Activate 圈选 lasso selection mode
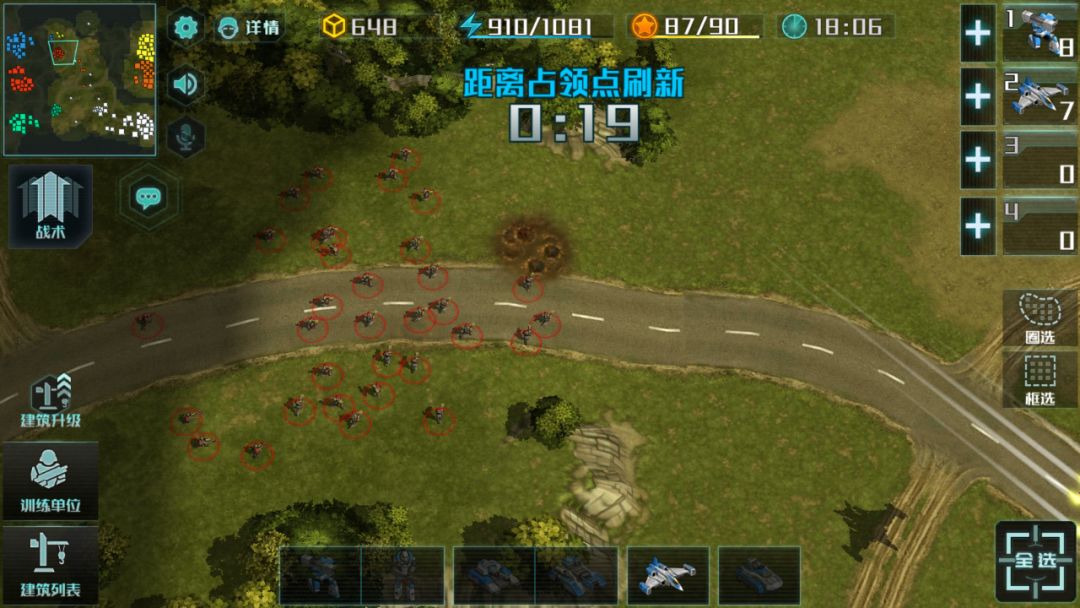Image resolution: width=1080 pixels, height=608 pixels. (x=1040, y=317)
